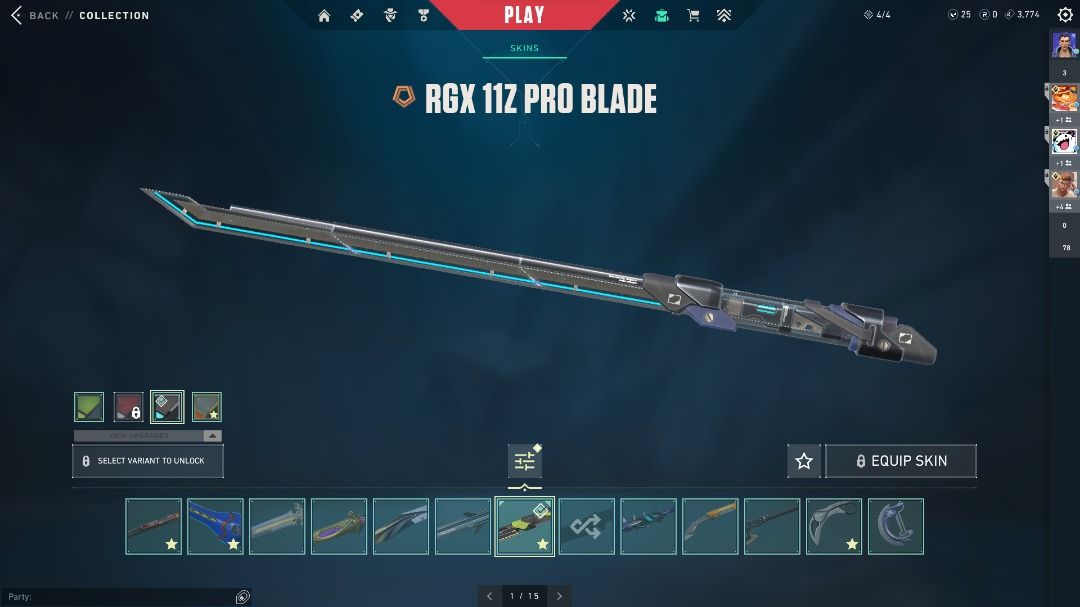Go to the next skins page
Viewport: 1080px width, 607px height.
tap(560, 596)
